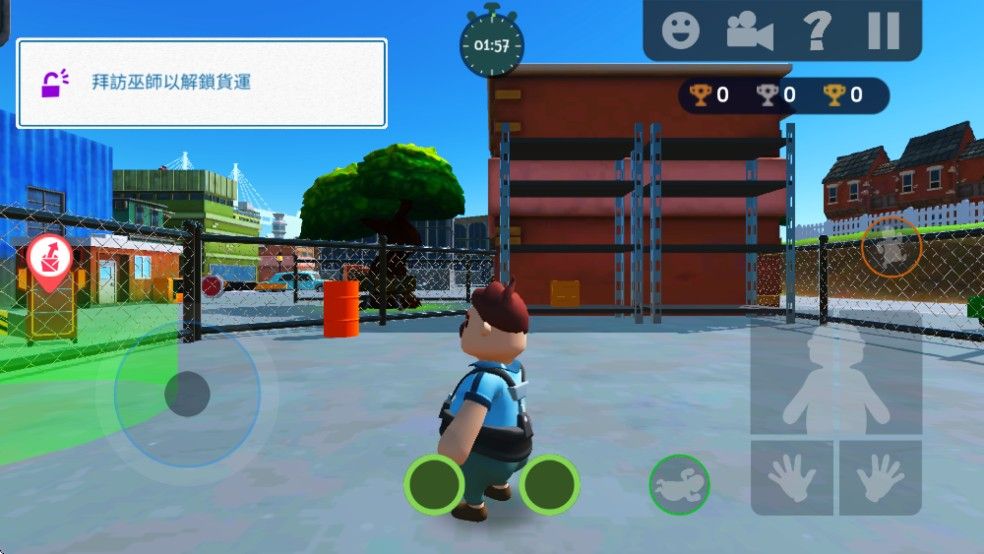Tap the green-ringed crawling figure button
This screenshot has height=554, width=984.
coord(679,485)
